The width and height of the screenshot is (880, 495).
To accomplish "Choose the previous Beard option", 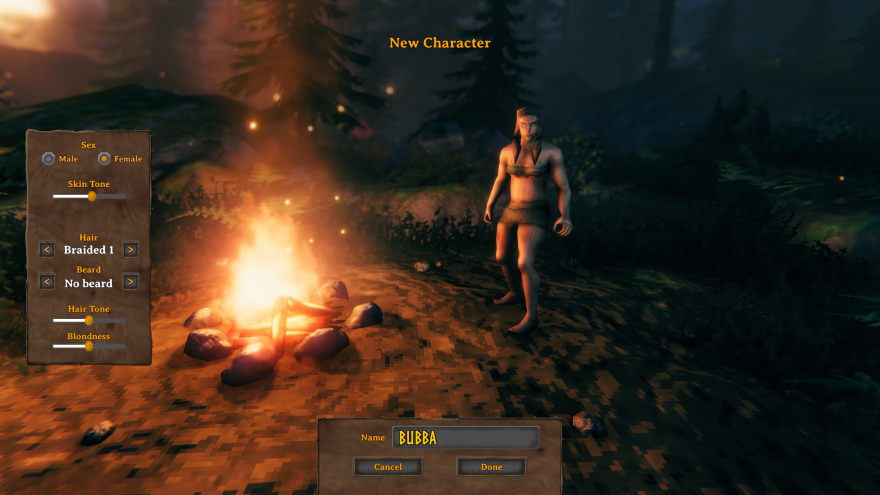I will [47, 282].
